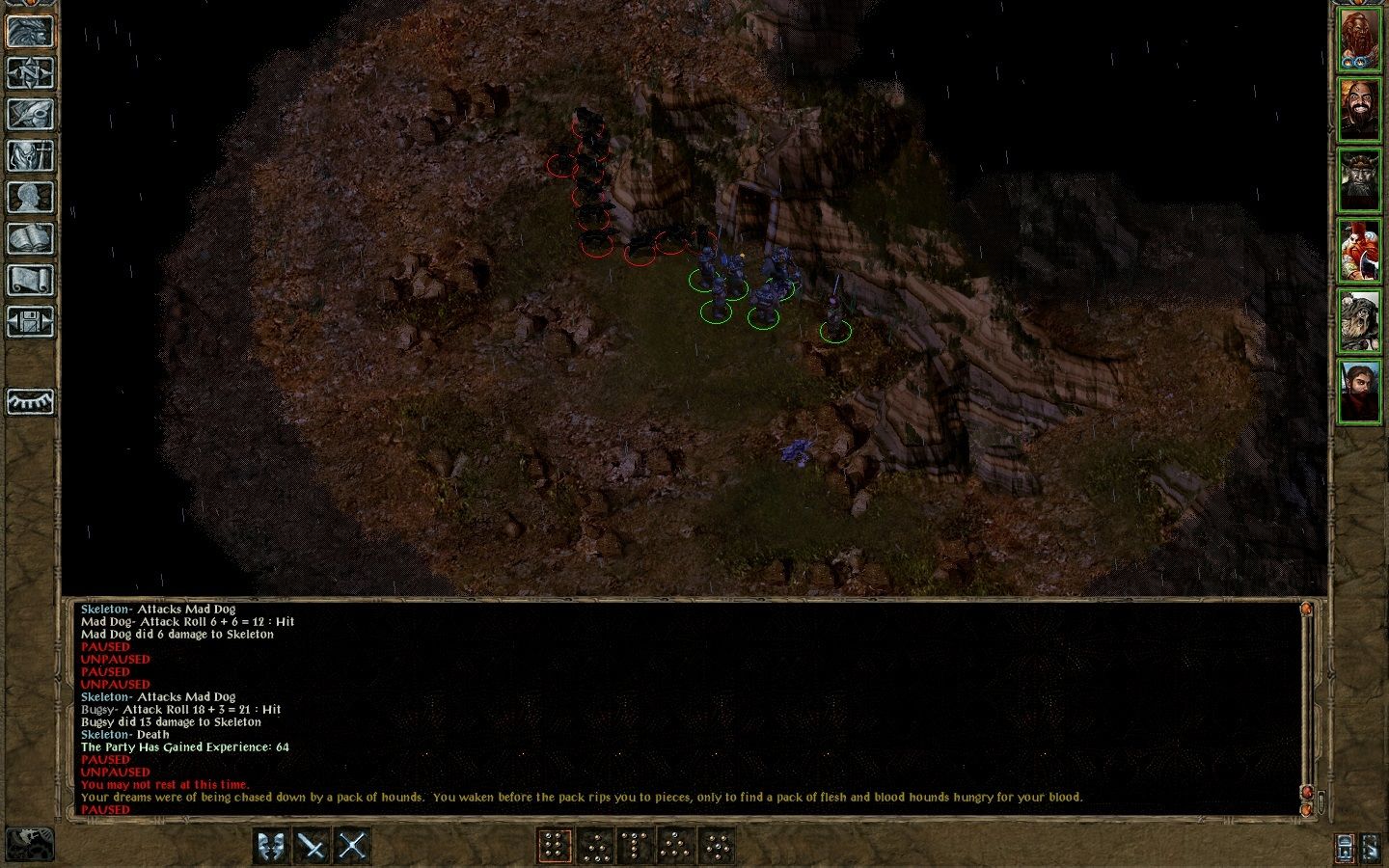Open the journal
1389x868 pixels.
(x=30, y=114)
